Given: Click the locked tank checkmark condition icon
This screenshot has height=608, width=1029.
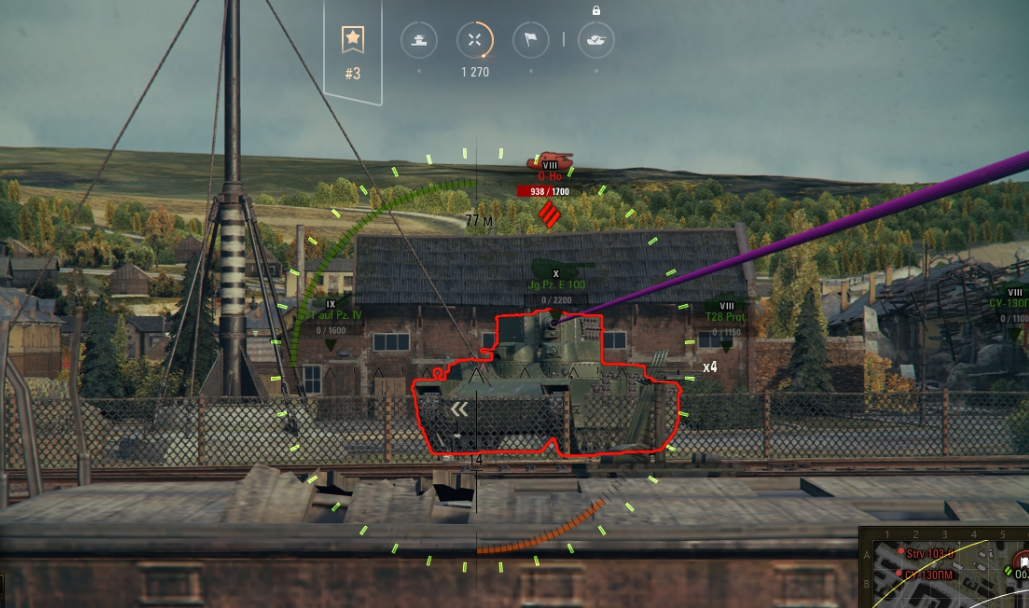Looking at the screenshot, I should click(596, 40).
